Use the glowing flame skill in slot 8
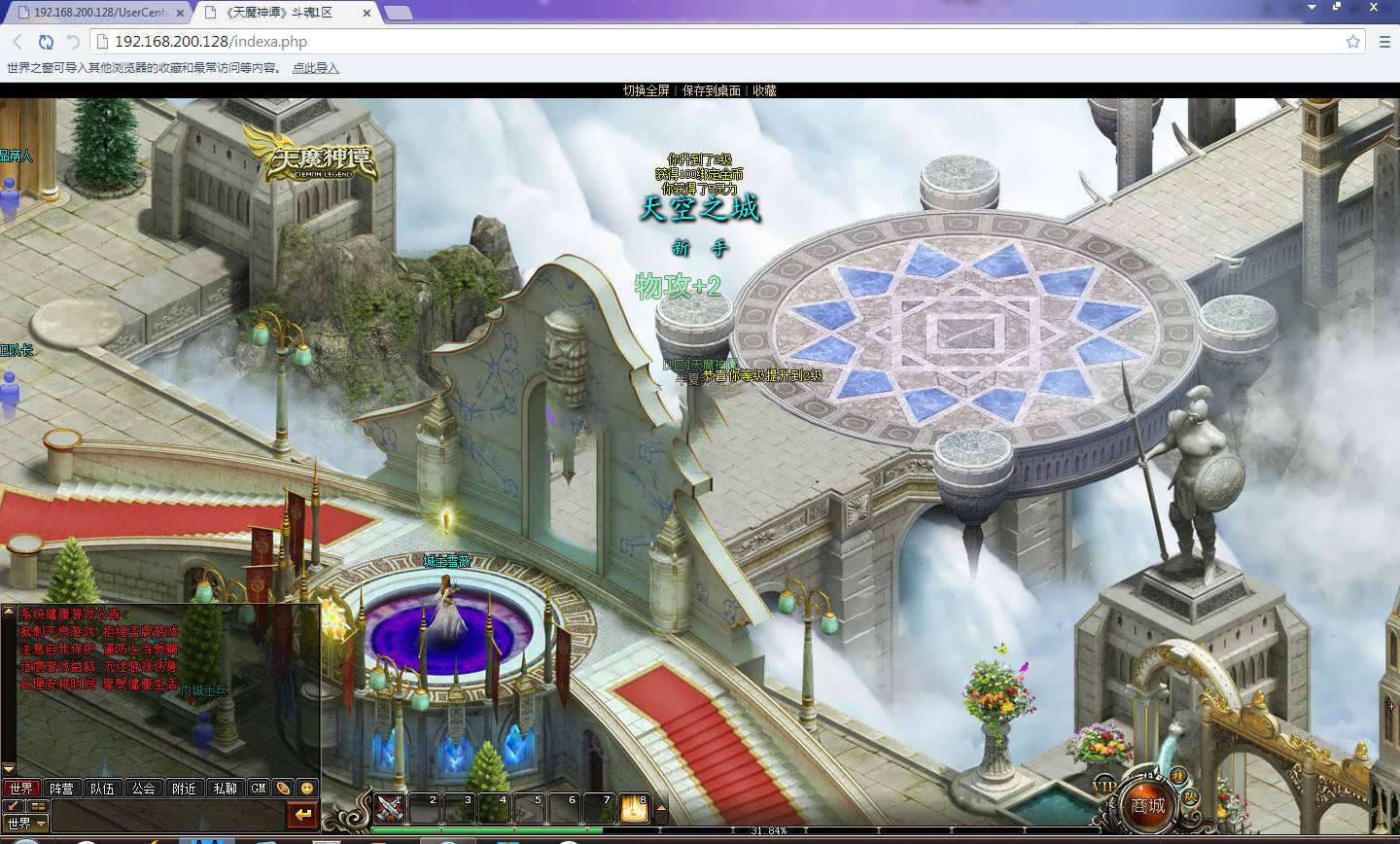The height and width of the screenshot is (844, 1400). tap(635, 808)
